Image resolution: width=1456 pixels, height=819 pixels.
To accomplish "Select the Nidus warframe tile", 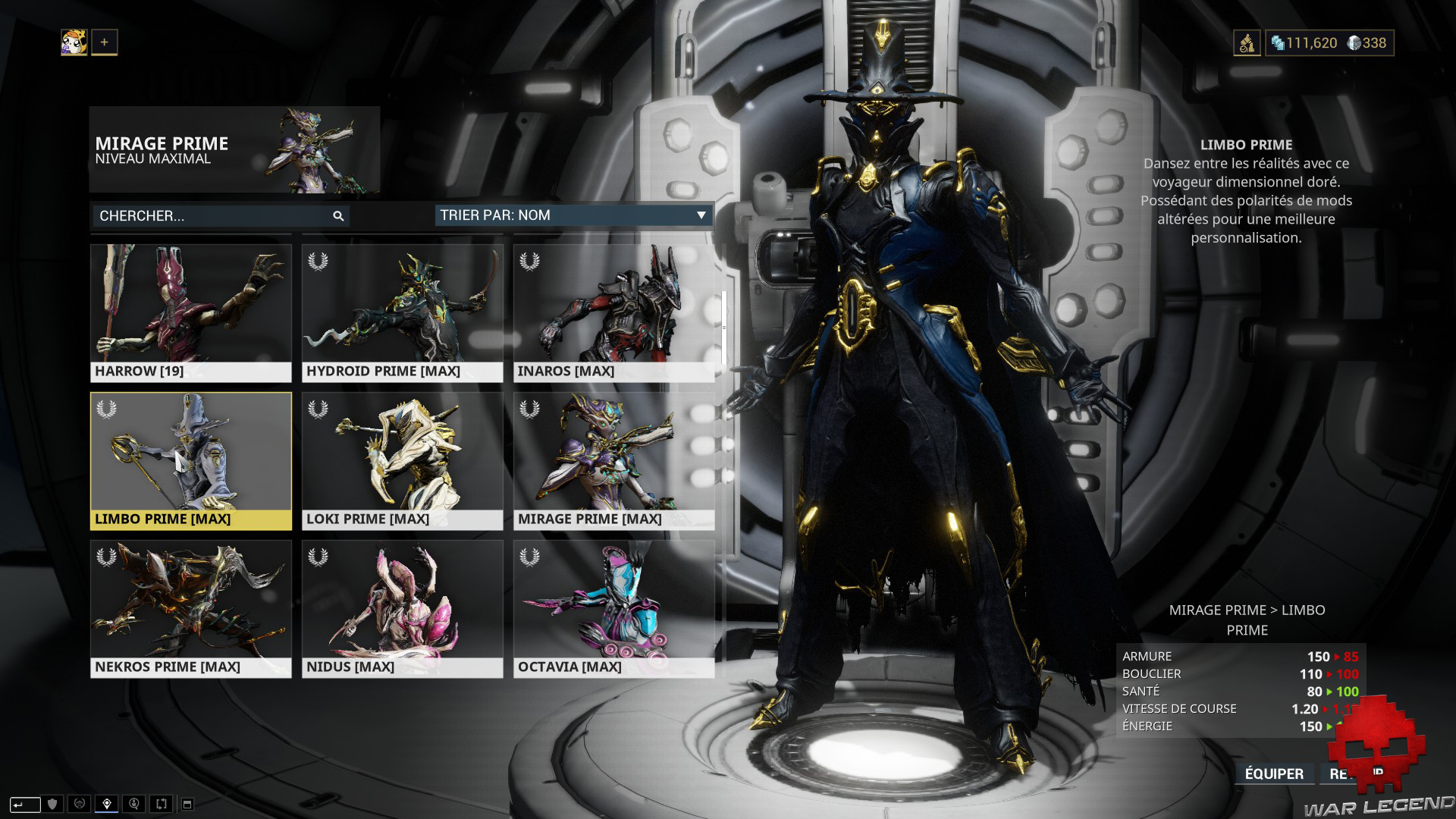I will (x=402, y=608).
